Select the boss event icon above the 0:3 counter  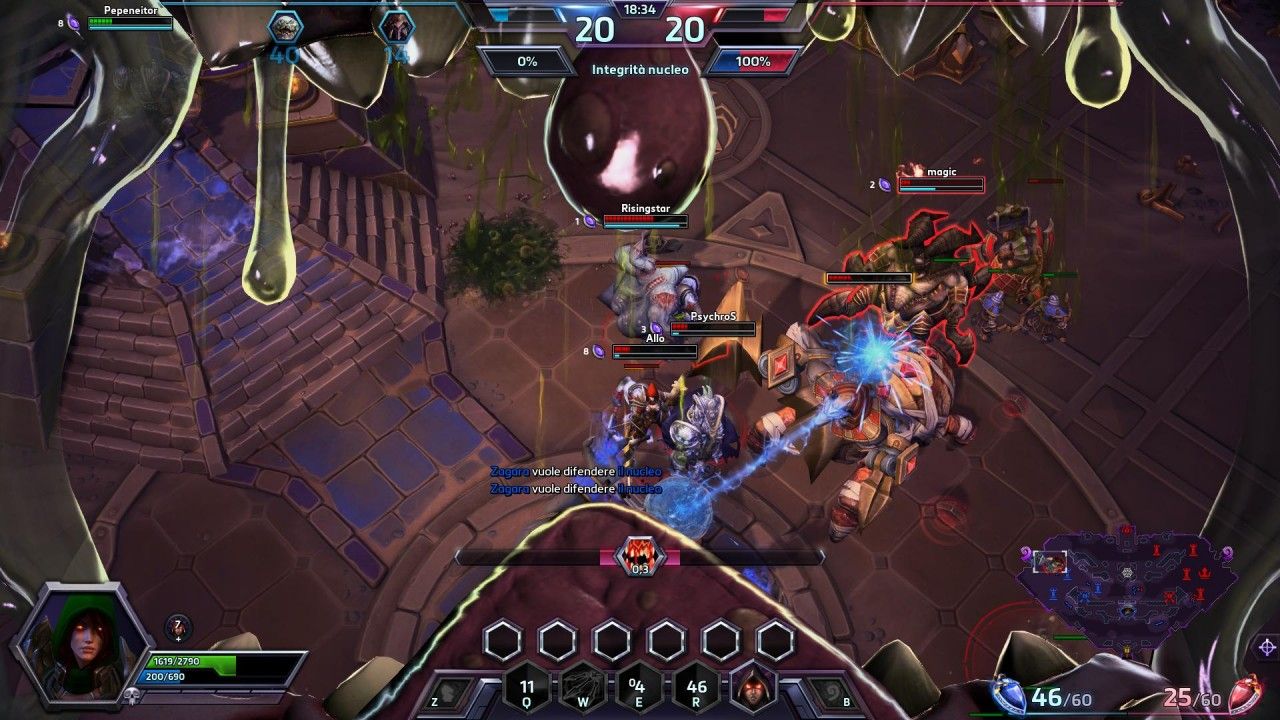[x=642, y=551]
